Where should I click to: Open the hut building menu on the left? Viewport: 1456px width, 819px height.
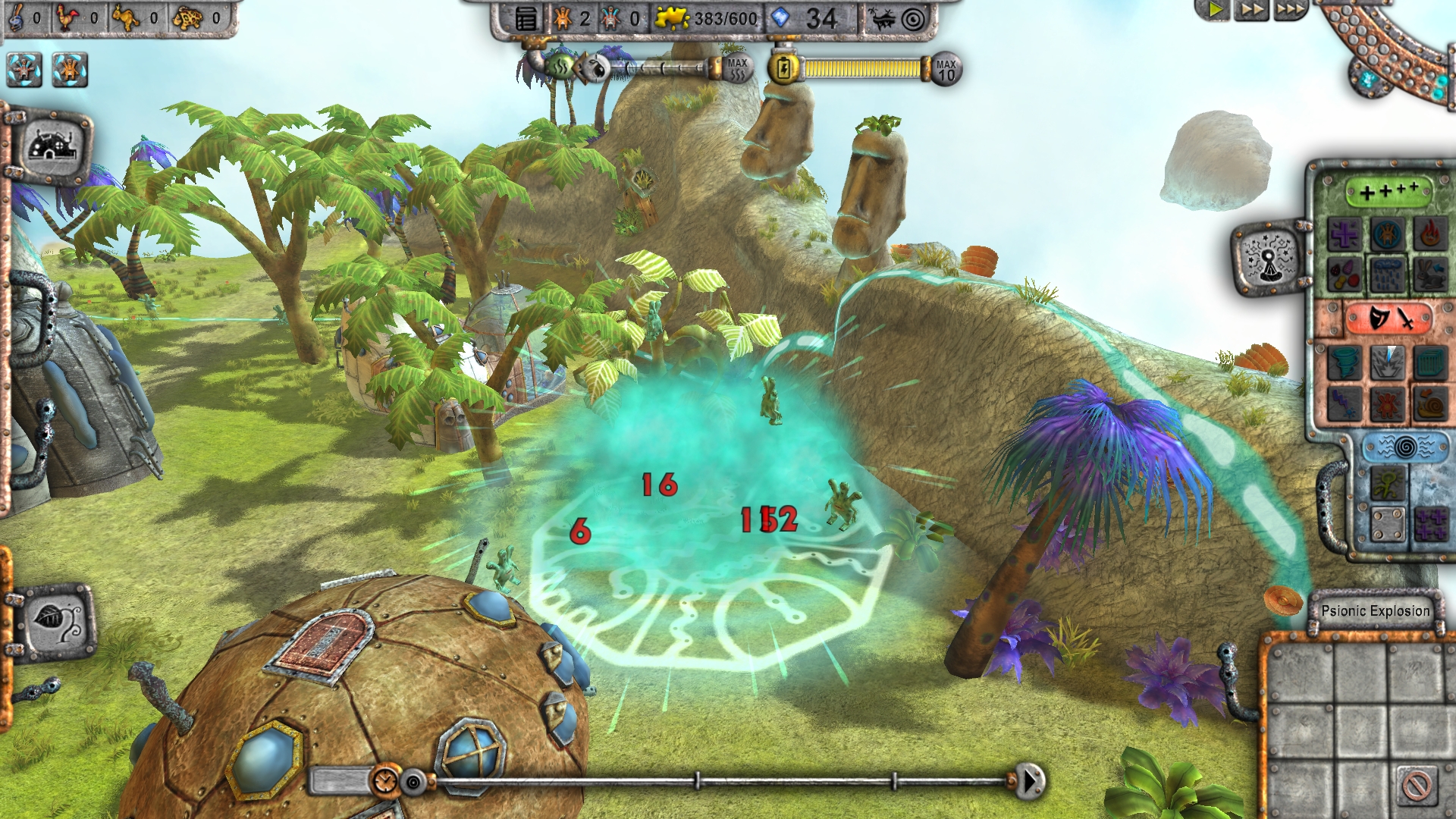click(x=52, y=144)
